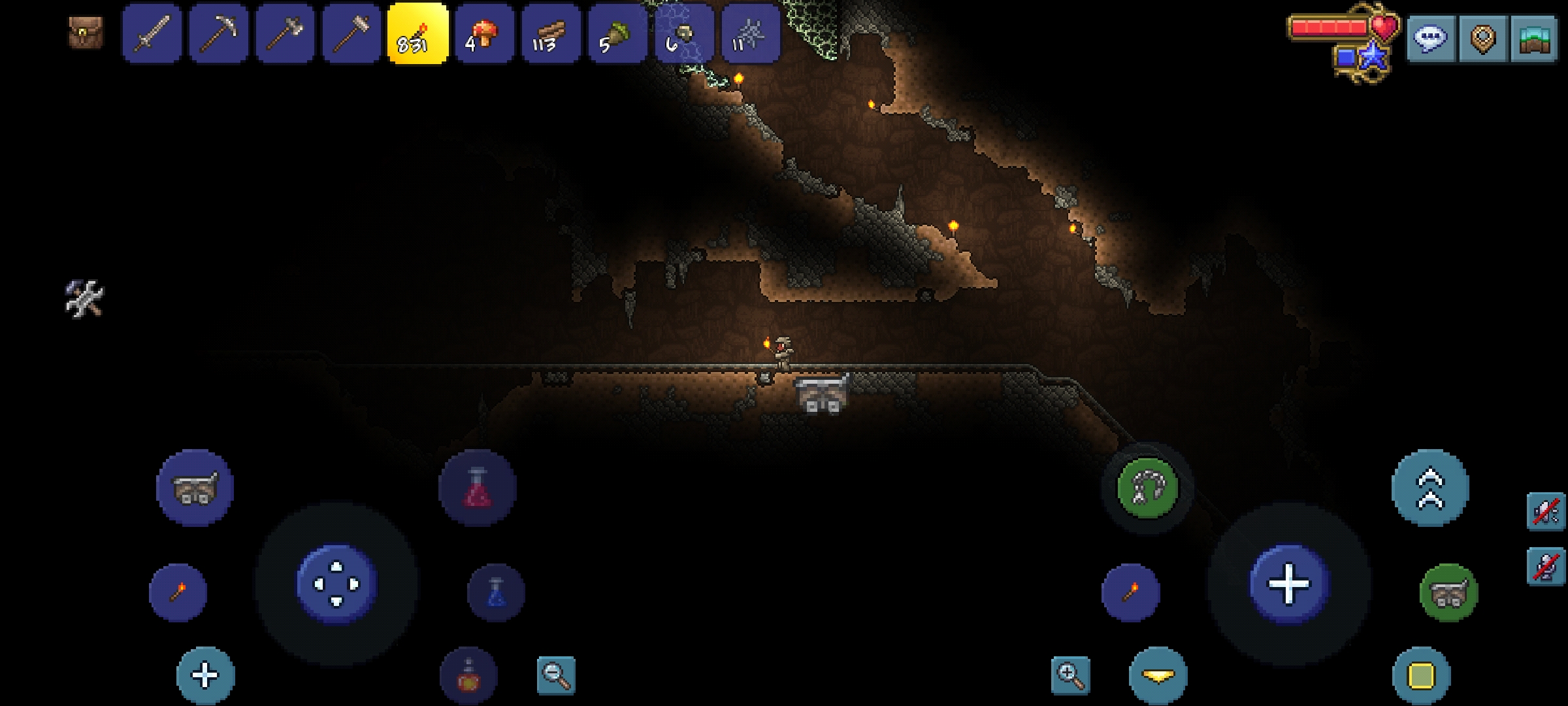Image resolution: width=1568 pixels, height=706 pixels.
Task: Open the crossed hammer and wrench menu
Action: click(x=85, y=299)
